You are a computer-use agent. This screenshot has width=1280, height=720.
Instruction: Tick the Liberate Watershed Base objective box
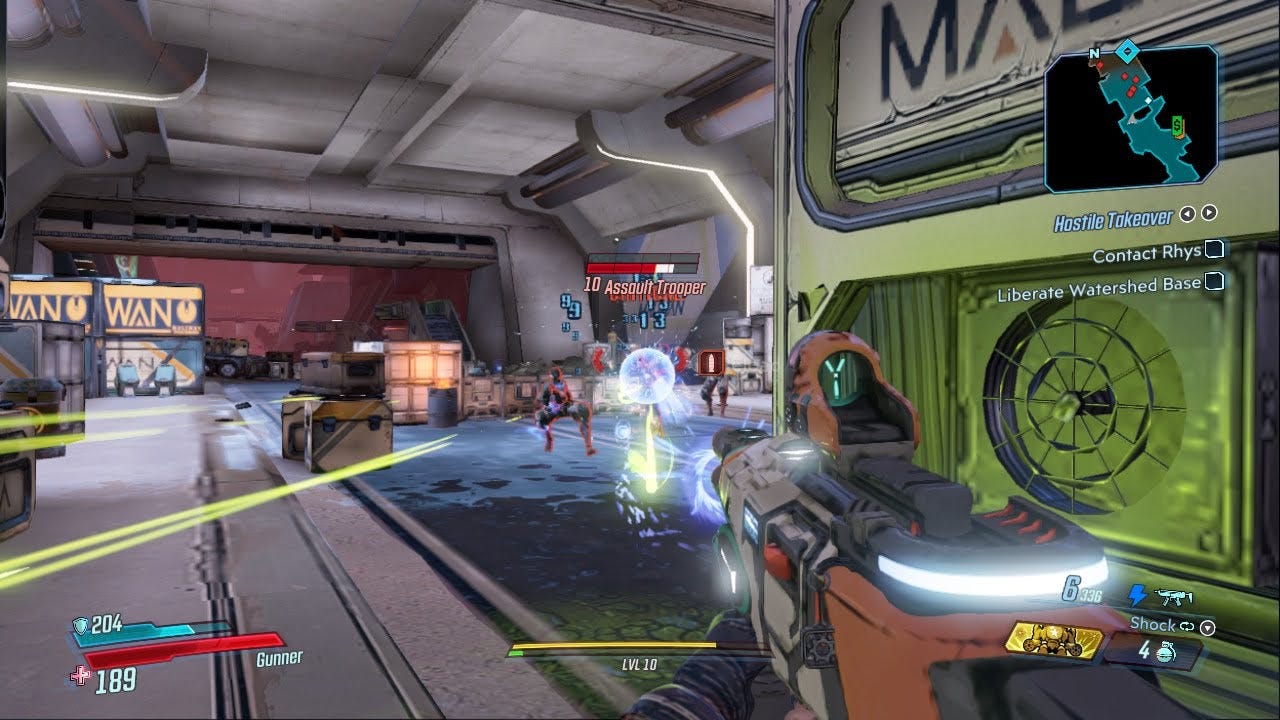click(x=1214, y=283)
